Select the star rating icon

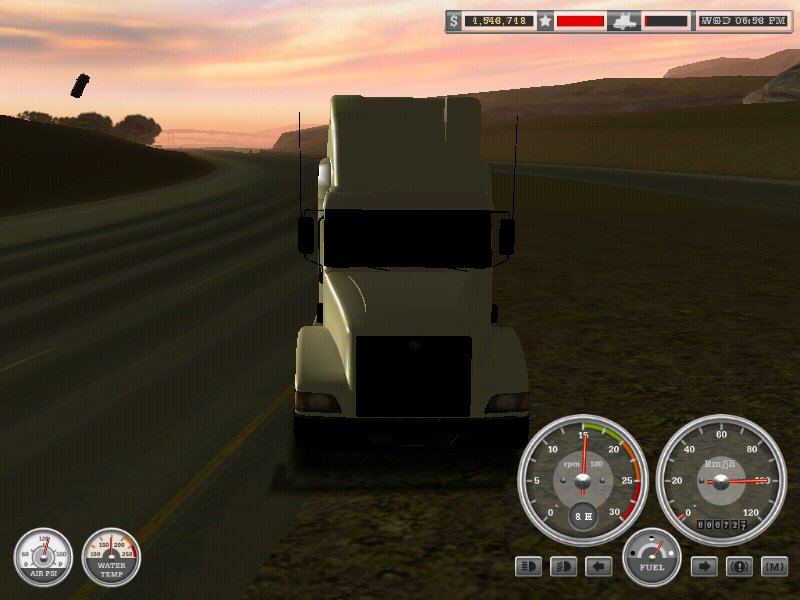pyautogui.click(x=545, y=20)
